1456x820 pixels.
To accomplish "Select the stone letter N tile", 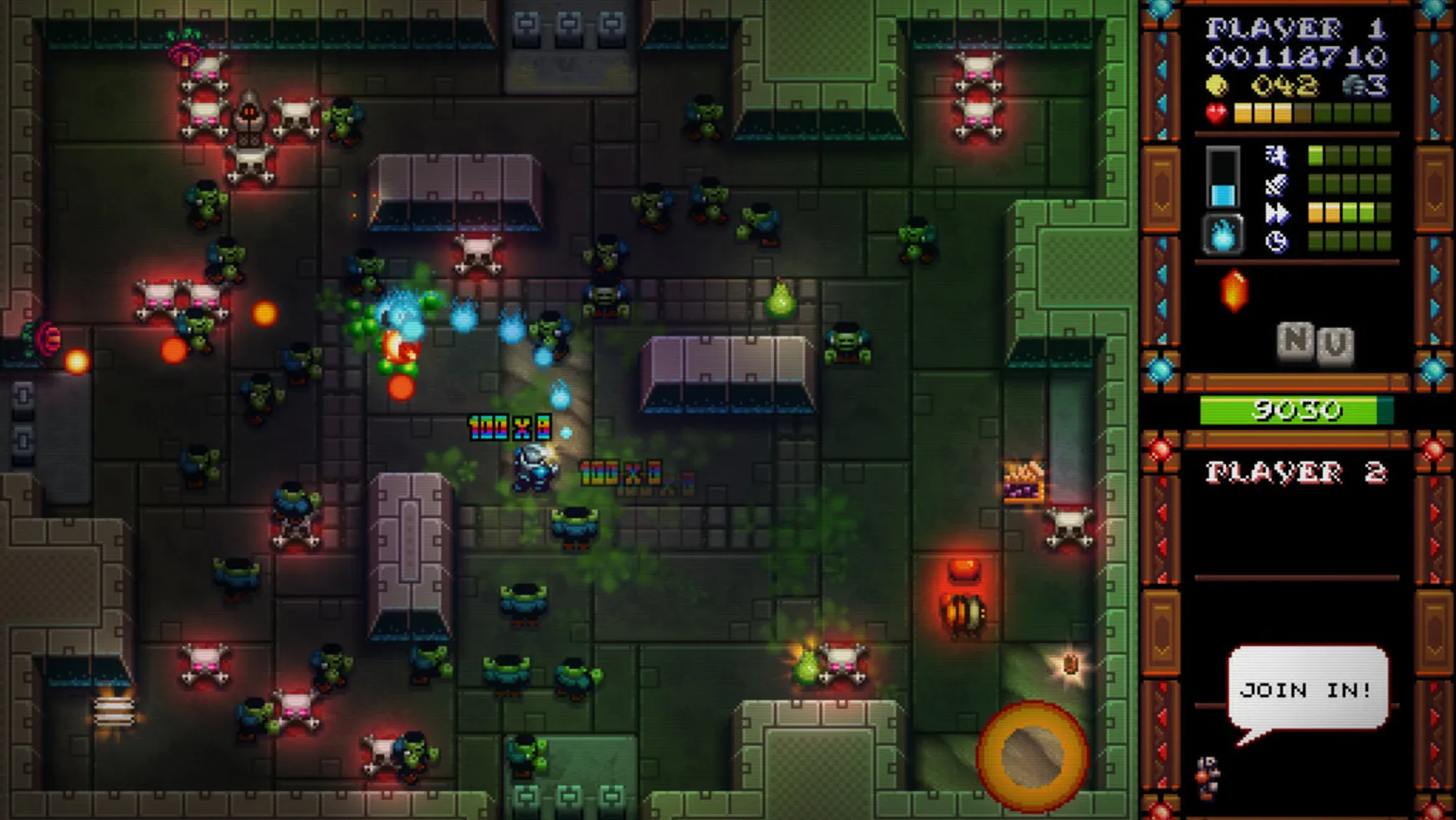I will click(x=1295, y=340).
